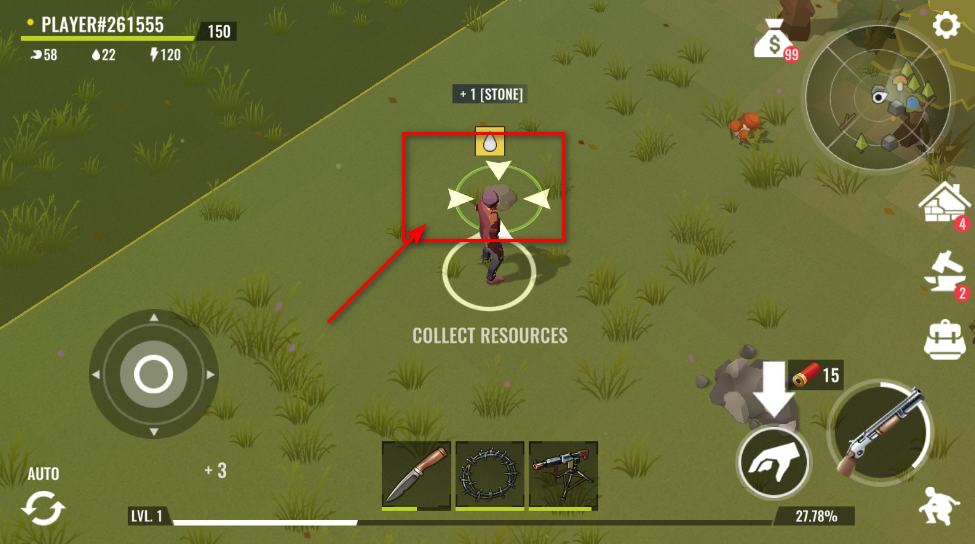The image size is (975, 544).
Task: Open the gear settings menu
Action: [x=945, y=25]
